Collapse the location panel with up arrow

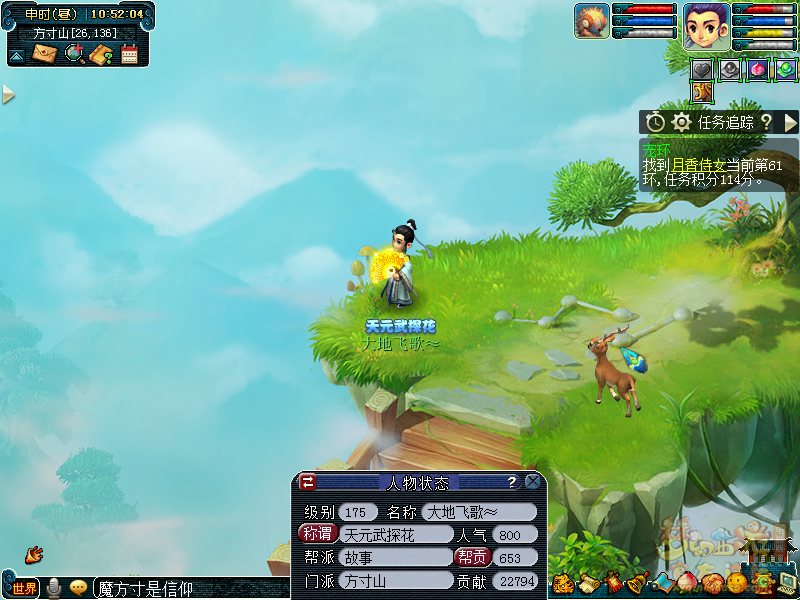(17, 56)
